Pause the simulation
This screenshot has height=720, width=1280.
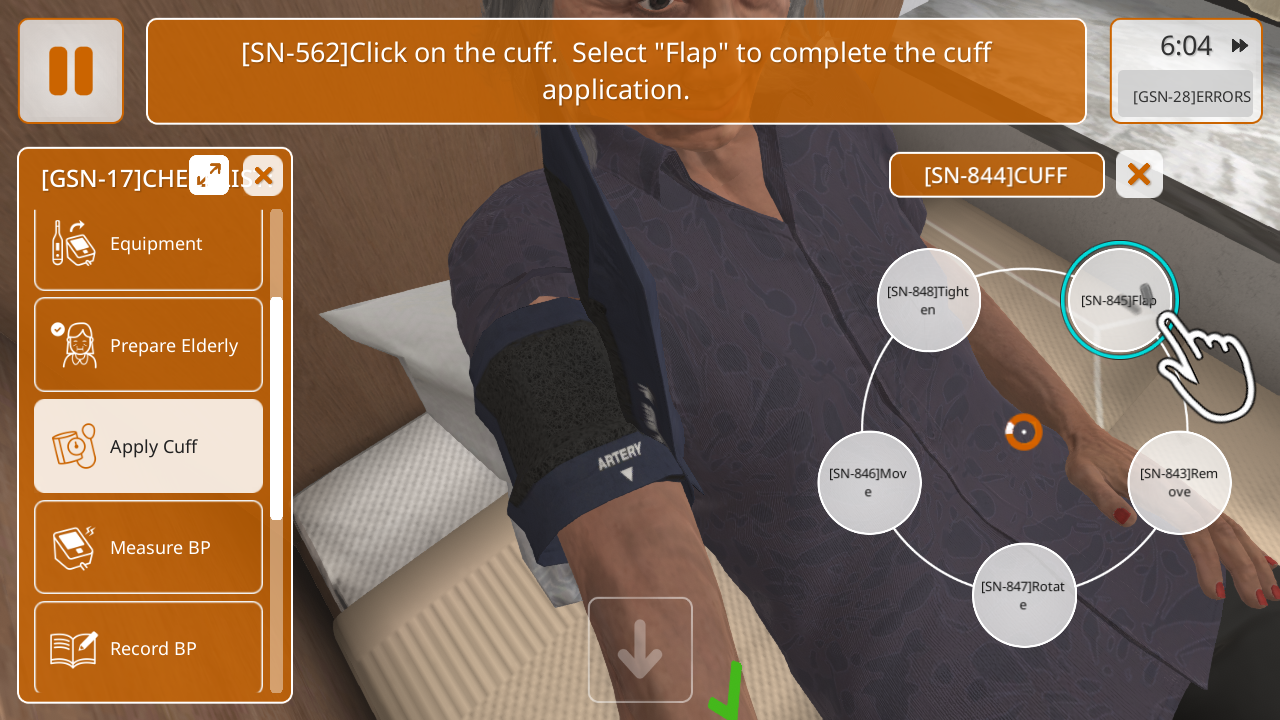coord(71,71)
